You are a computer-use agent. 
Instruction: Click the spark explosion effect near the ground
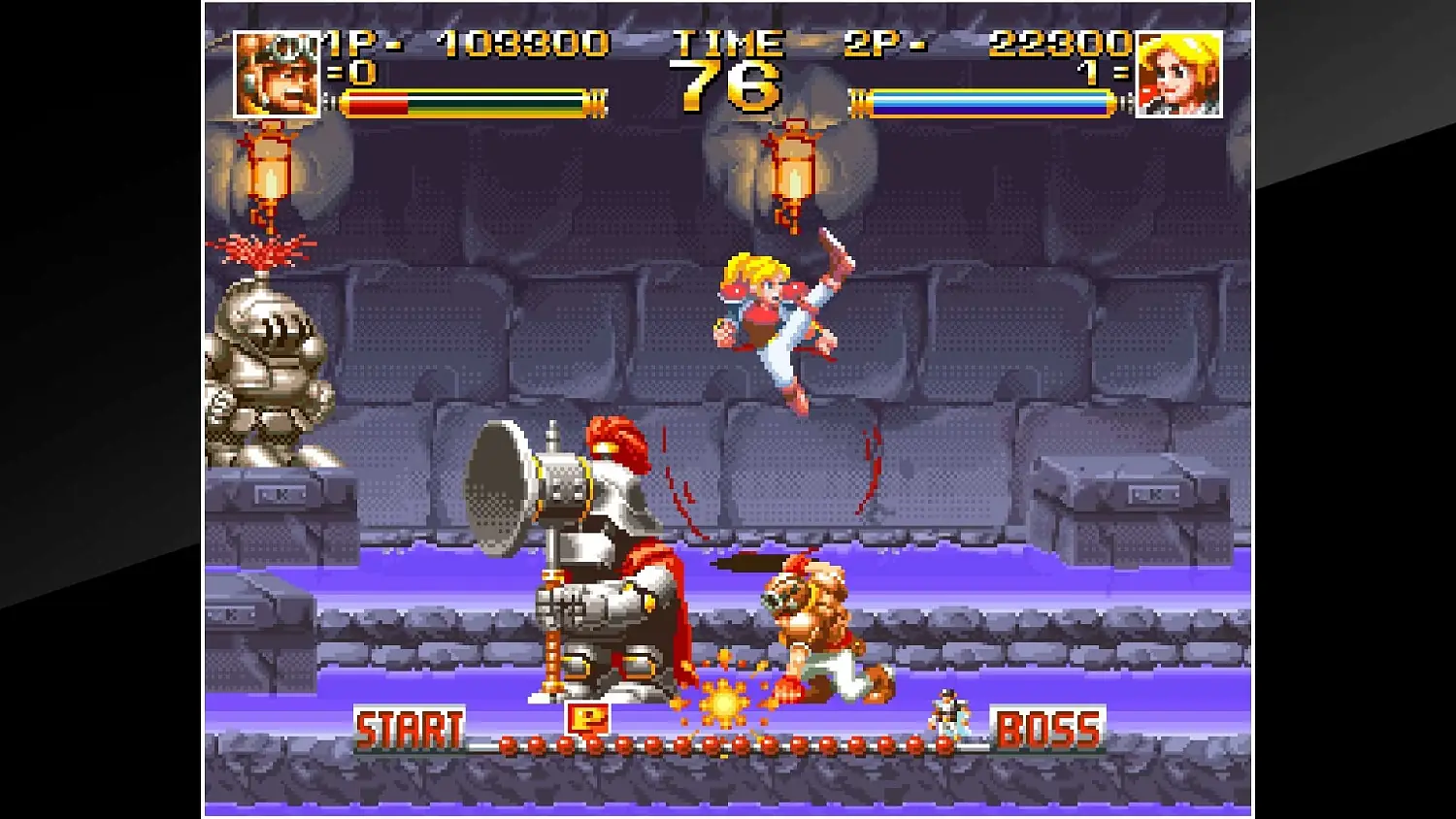[723, 704]
